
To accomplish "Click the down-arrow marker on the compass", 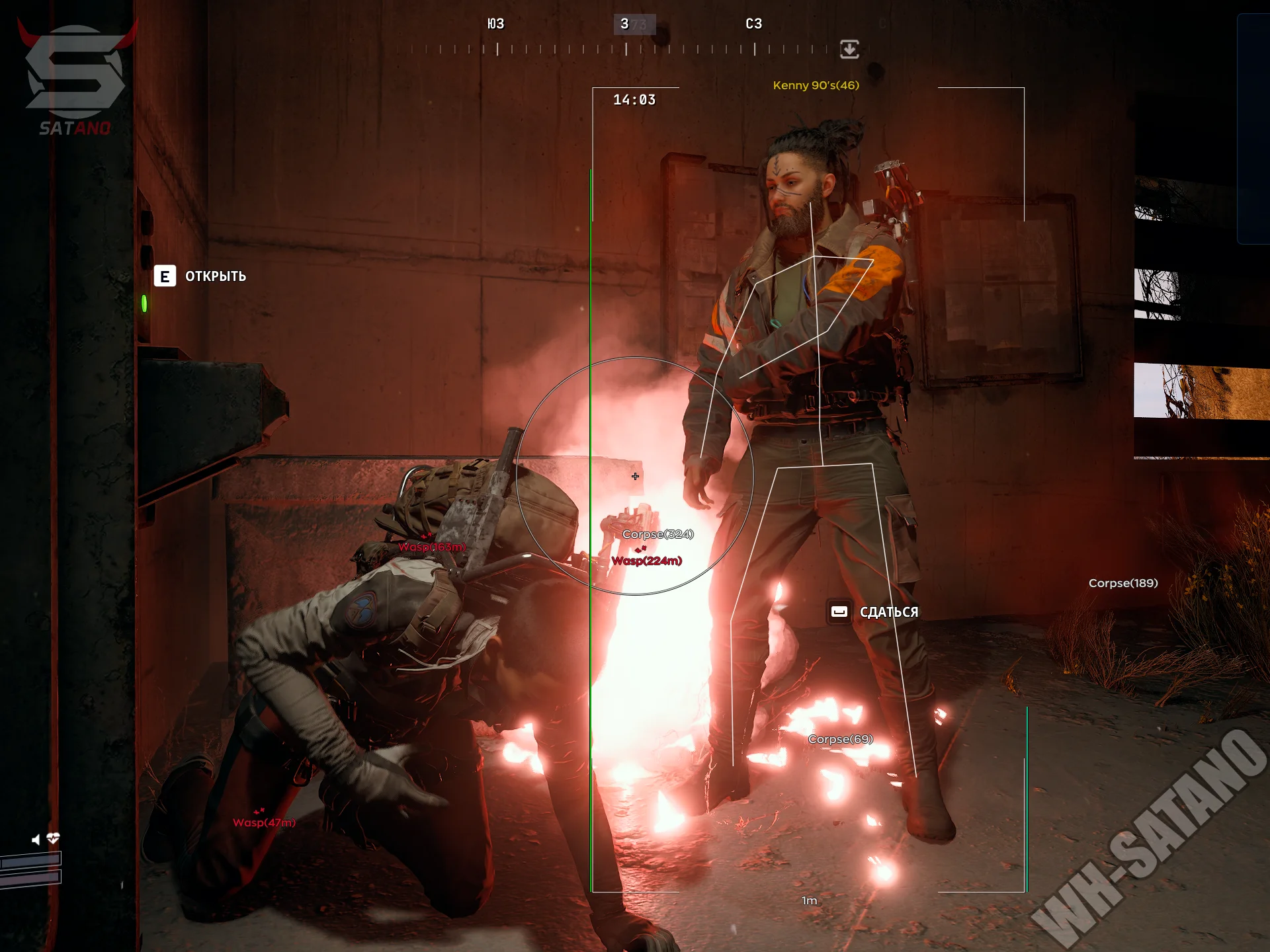I will [x=849, y=49].
